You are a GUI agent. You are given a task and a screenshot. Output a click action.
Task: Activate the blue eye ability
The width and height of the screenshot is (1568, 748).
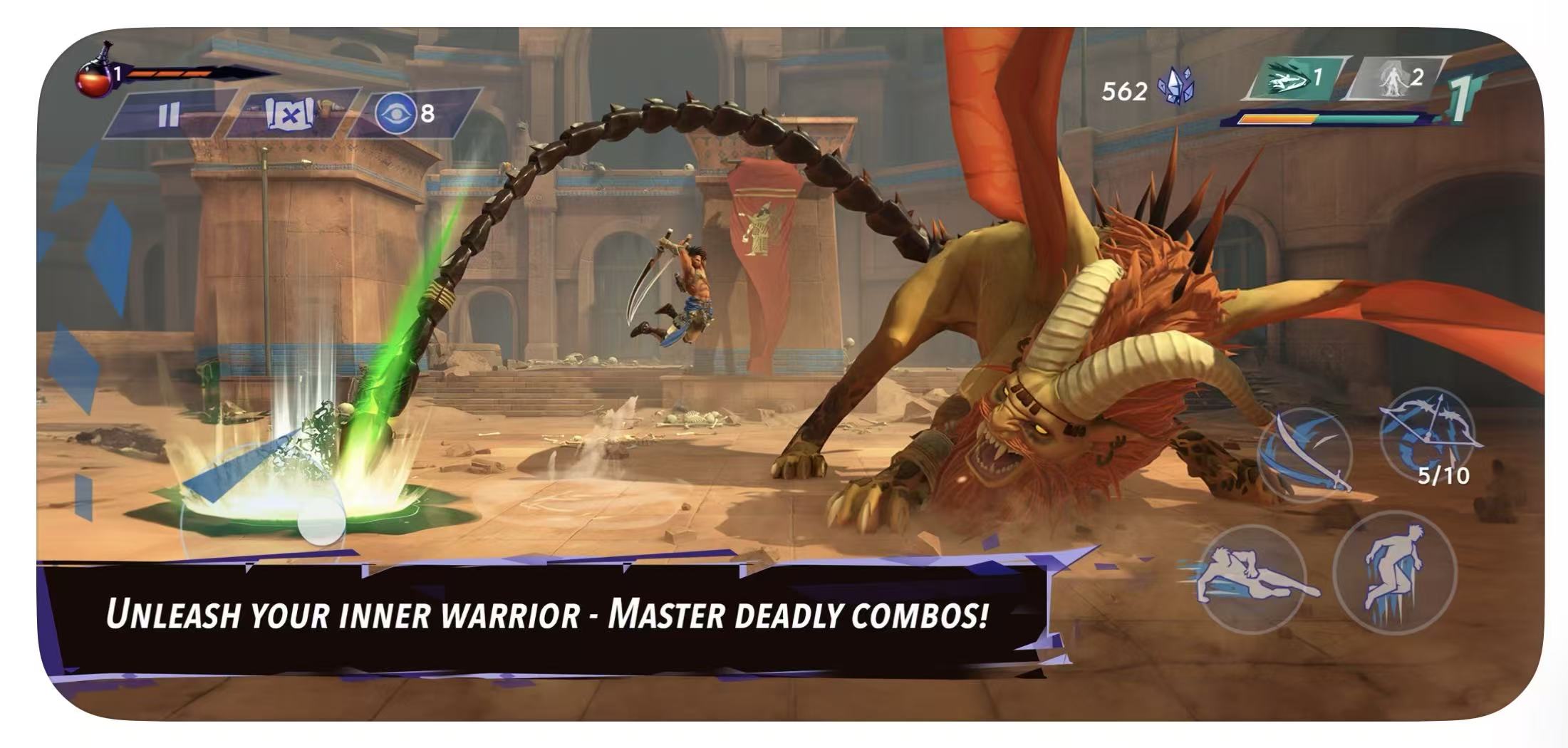coord(397,113)
